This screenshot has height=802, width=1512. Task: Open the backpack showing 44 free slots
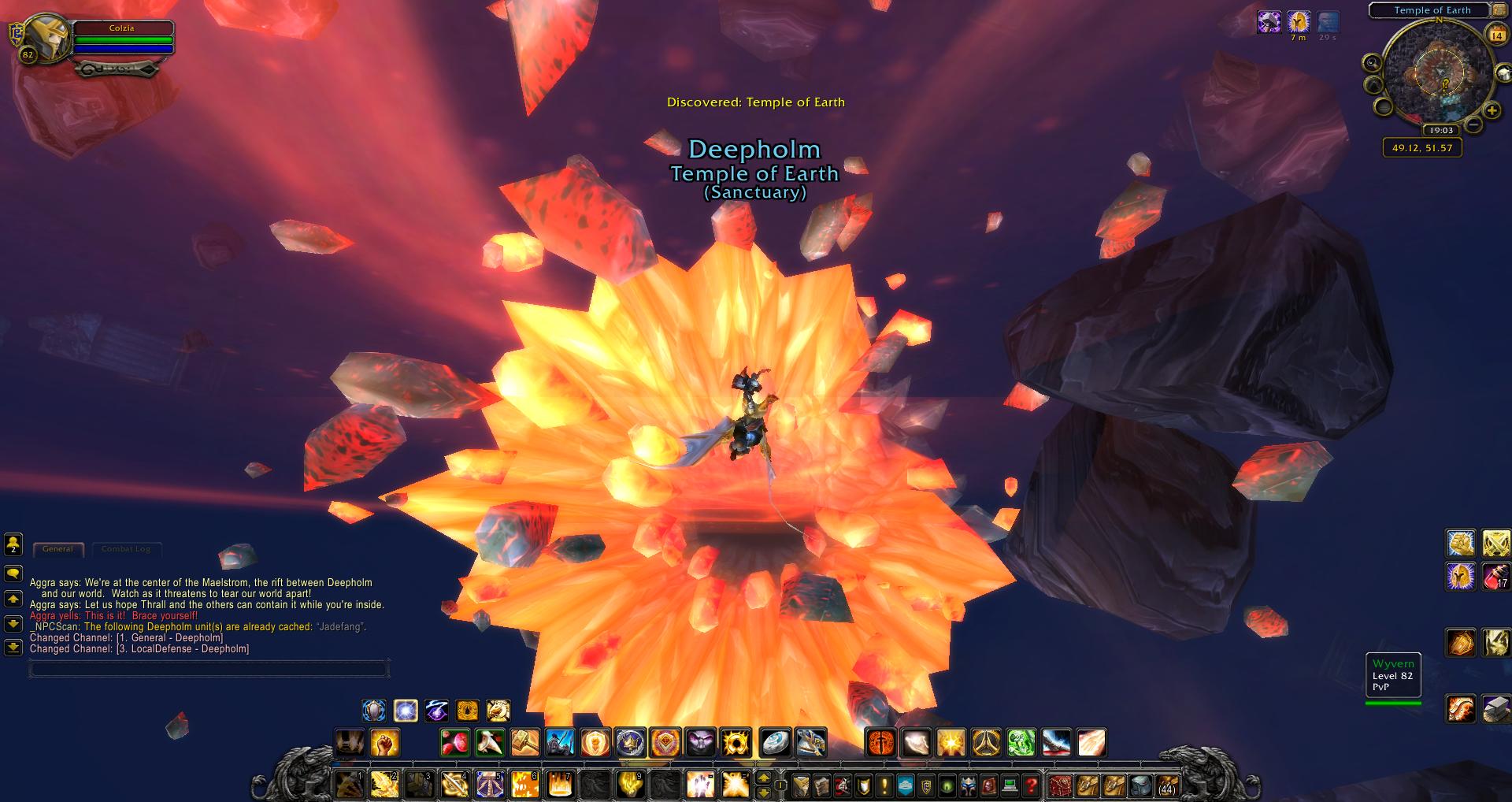click(1166, 785)
